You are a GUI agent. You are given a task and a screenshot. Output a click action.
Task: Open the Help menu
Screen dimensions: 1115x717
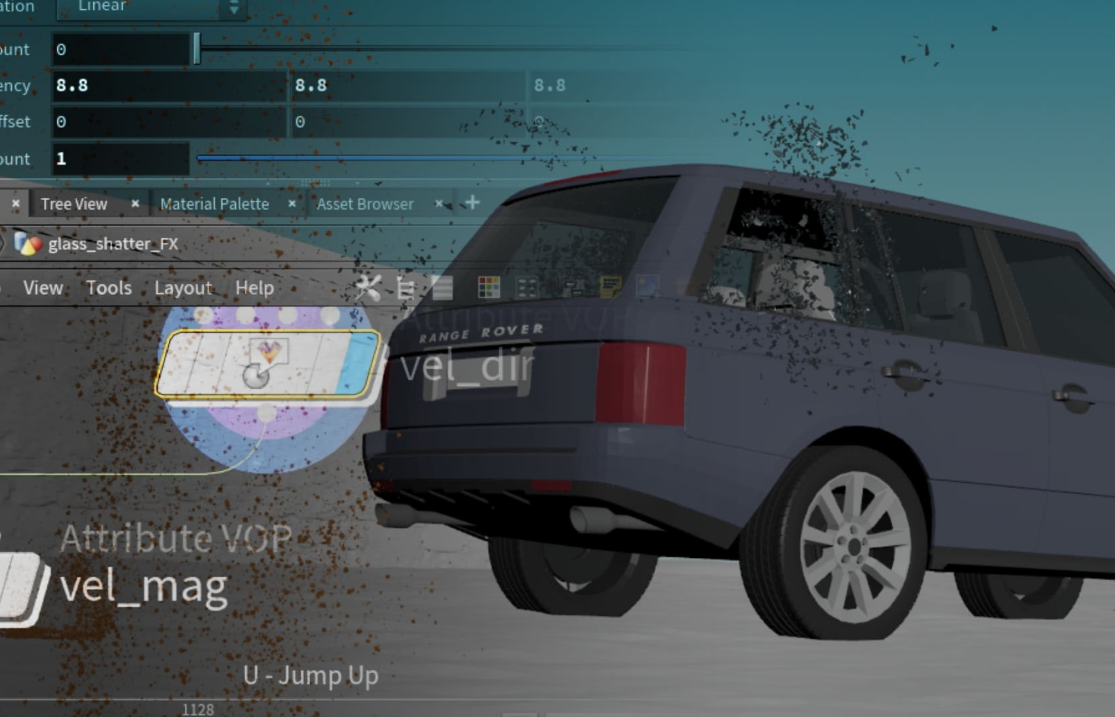pyautogui.click(x=254, y=288)
